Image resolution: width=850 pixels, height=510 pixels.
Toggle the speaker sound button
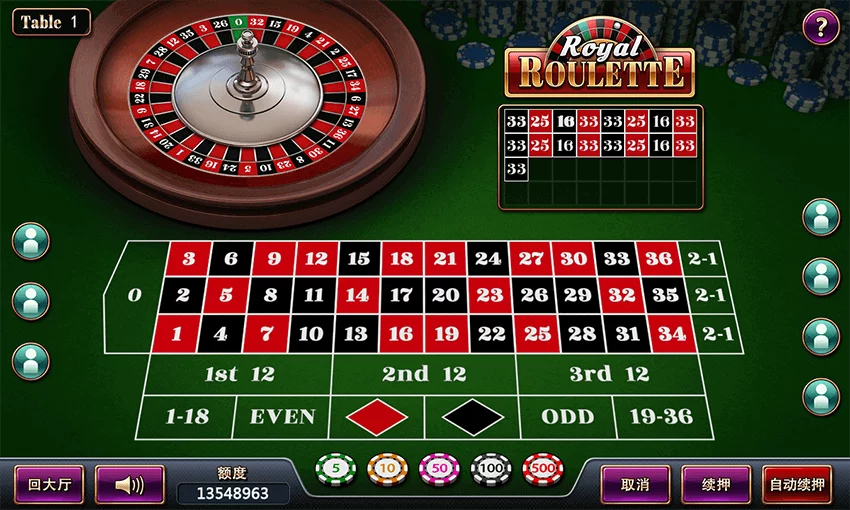(x=129, y=485)
